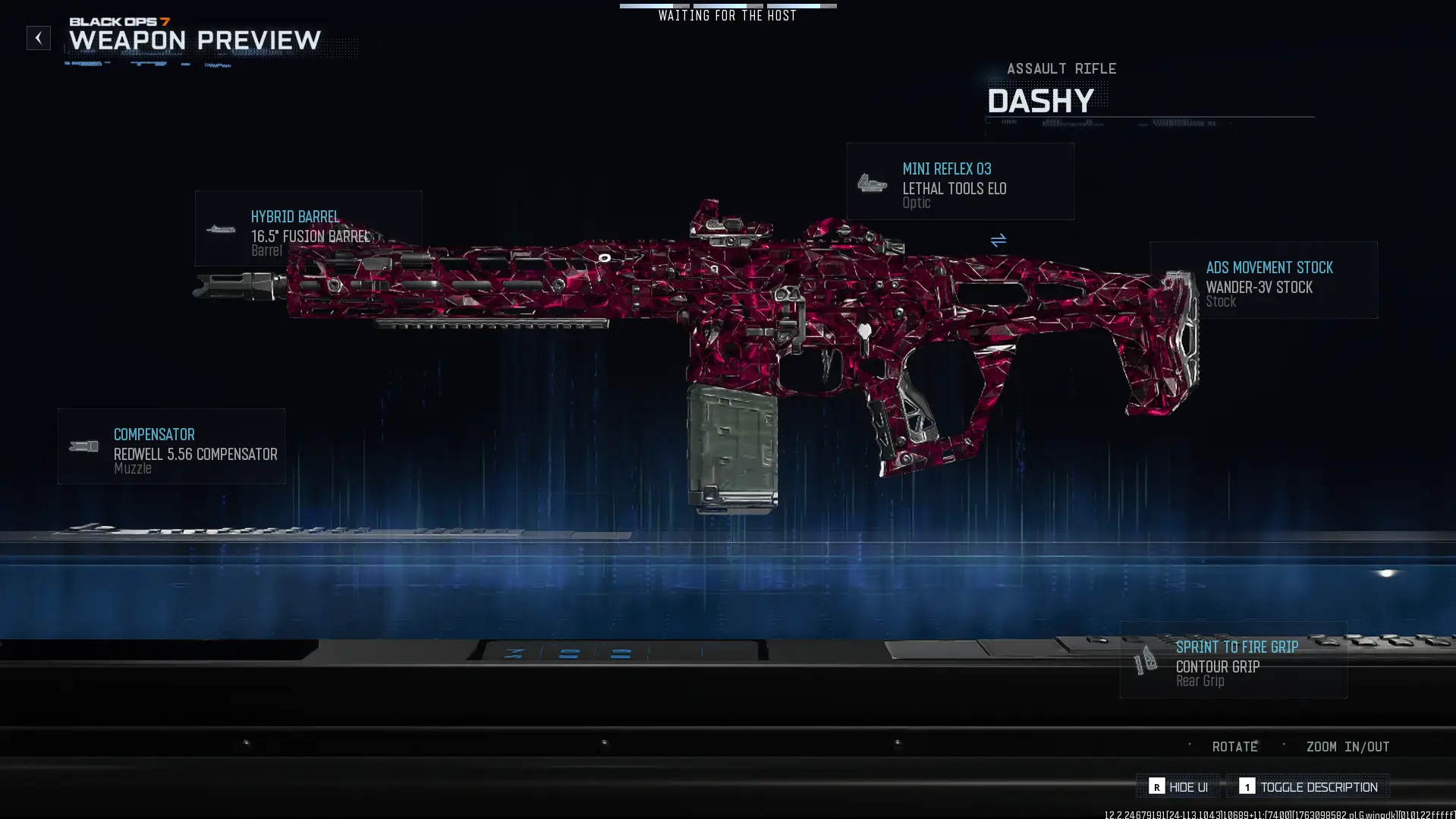This screenshot has height=819, width=1456.
Task: Select the Compensator muzzle attachment
Action: click(x=171, y=446)
